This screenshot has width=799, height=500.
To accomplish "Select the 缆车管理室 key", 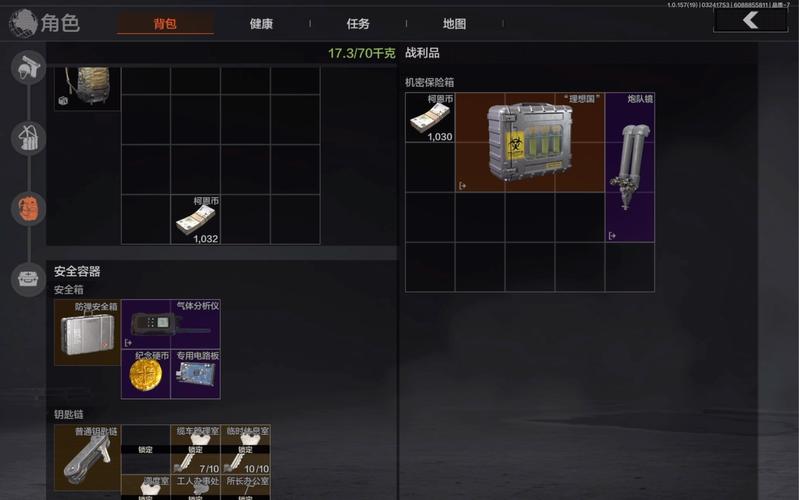I will 196,449.
